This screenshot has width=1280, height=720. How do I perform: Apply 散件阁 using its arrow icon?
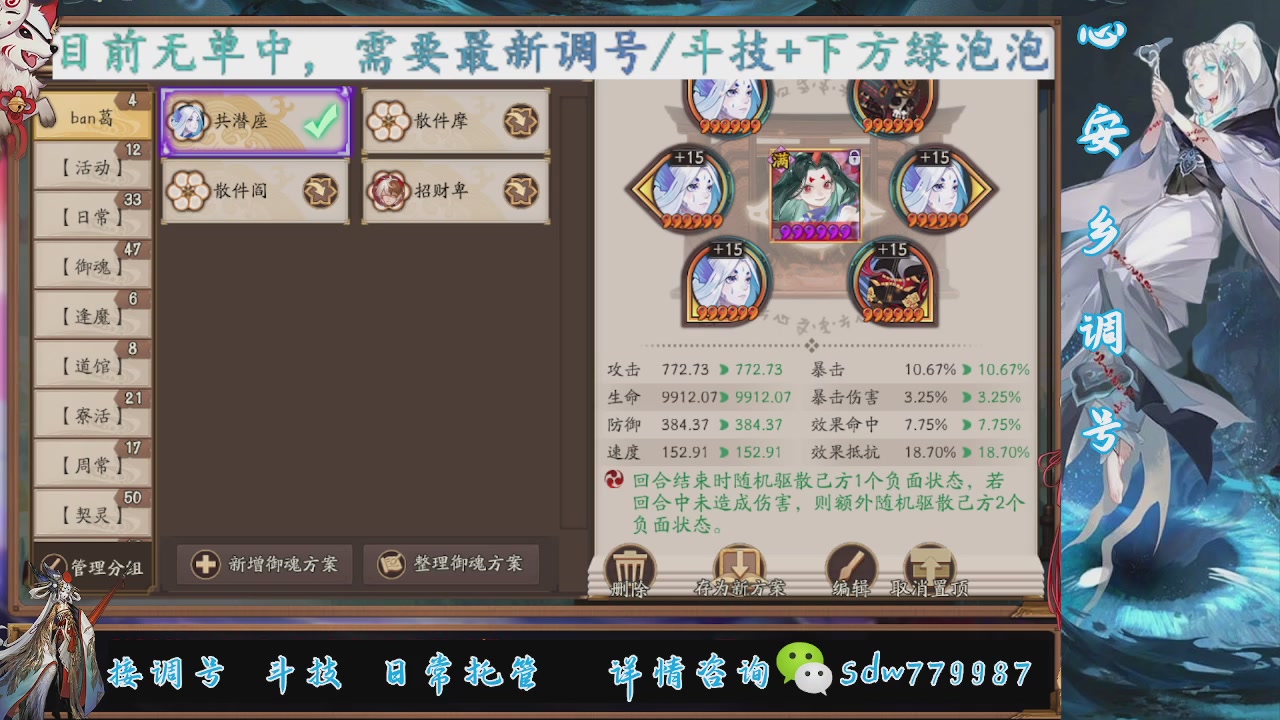(322, 192)
